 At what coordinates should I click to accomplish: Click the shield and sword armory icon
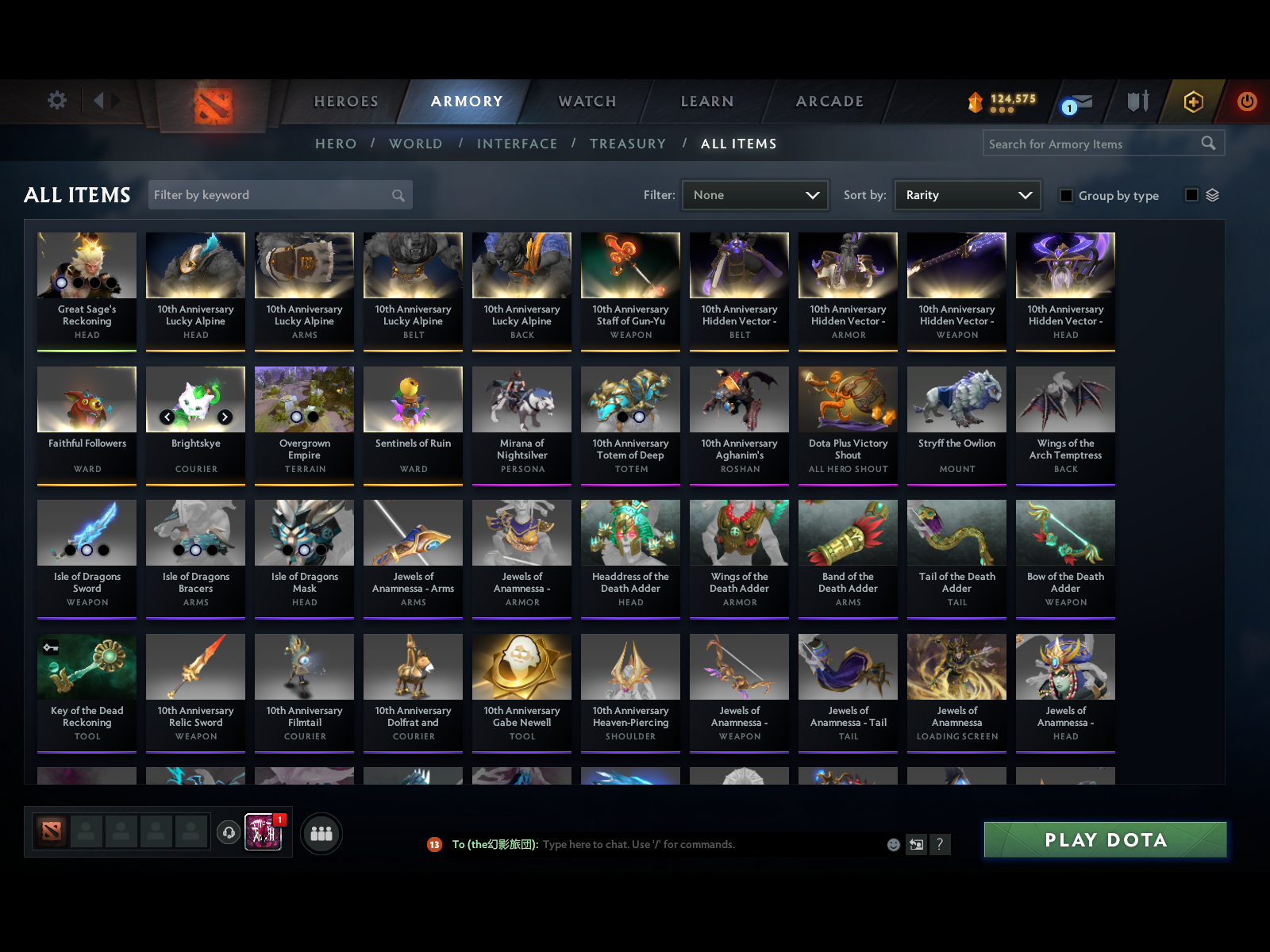tap(1137, 102)
